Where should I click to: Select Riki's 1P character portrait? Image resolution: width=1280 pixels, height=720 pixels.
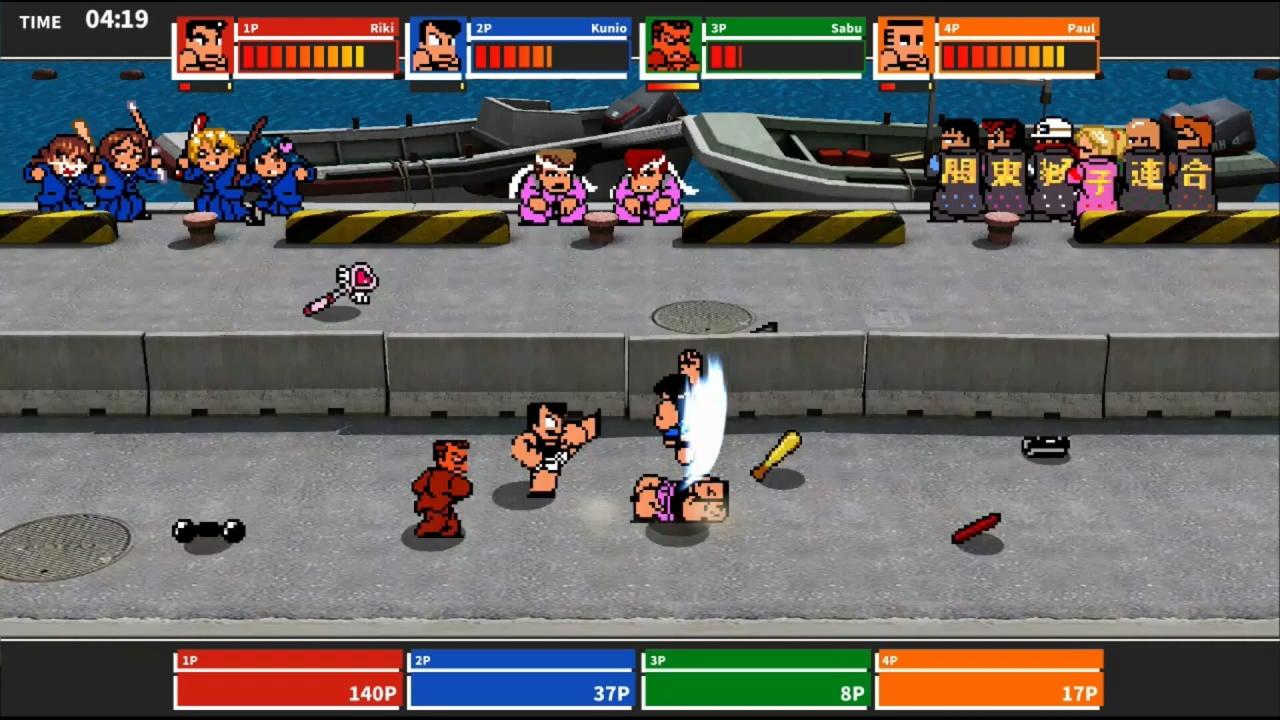[203, 47]
